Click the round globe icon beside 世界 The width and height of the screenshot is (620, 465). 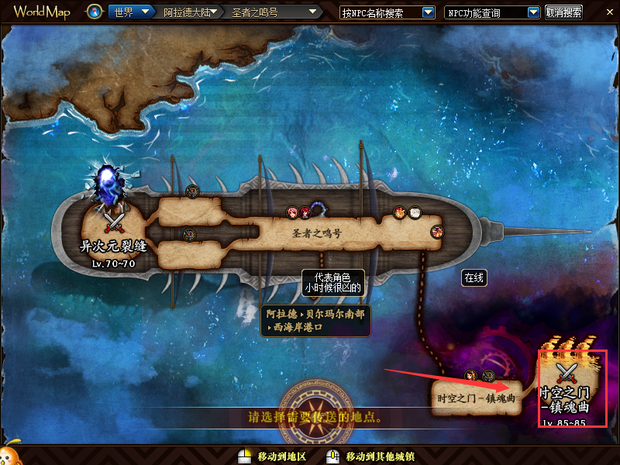(93, 12)
